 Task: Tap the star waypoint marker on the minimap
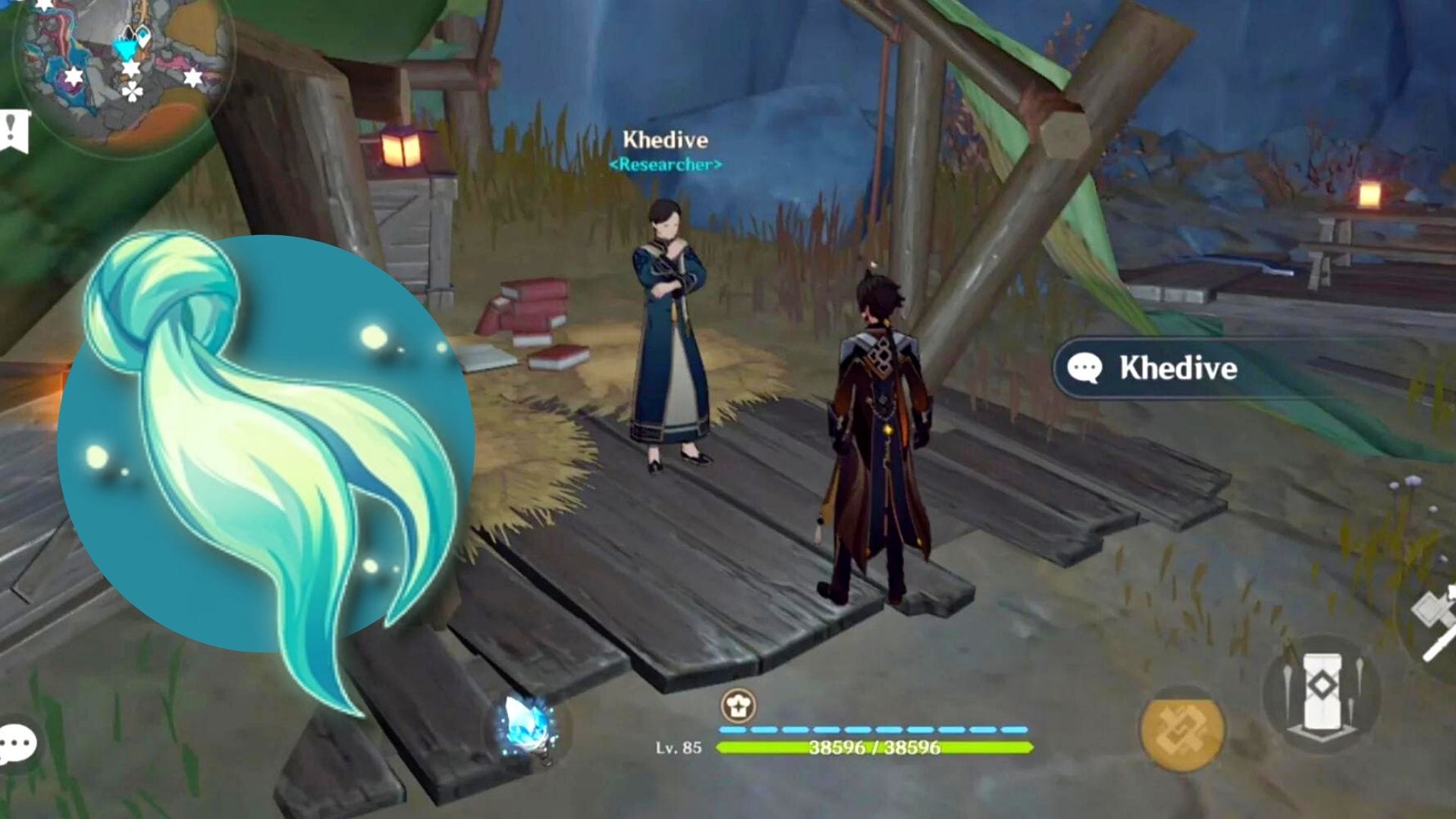tap(131, 69)
